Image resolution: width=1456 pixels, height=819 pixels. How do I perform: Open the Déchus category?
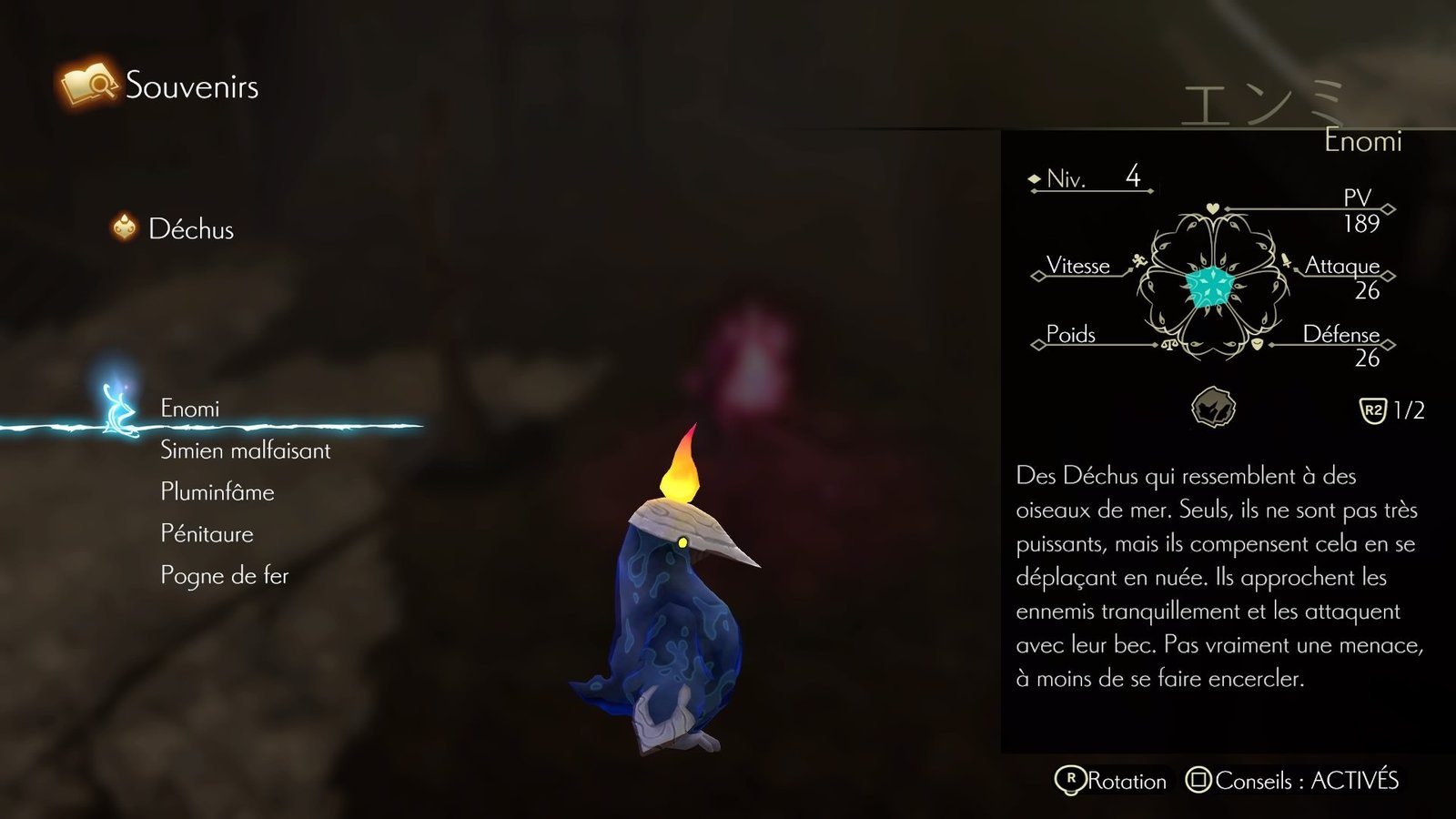click(190, 229)
